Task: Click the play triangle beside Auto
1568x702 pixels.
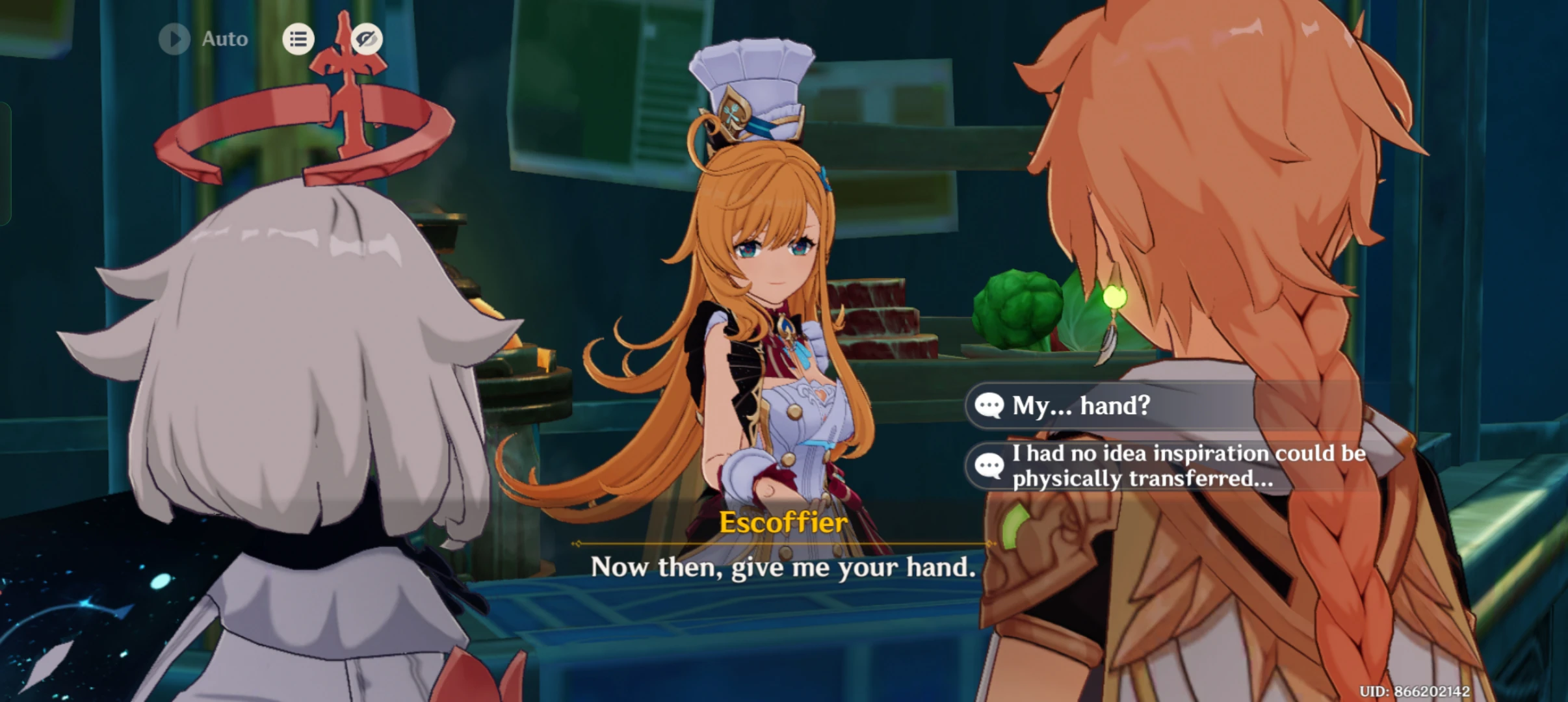Action: pyautogui.click(x=173, y=38)
